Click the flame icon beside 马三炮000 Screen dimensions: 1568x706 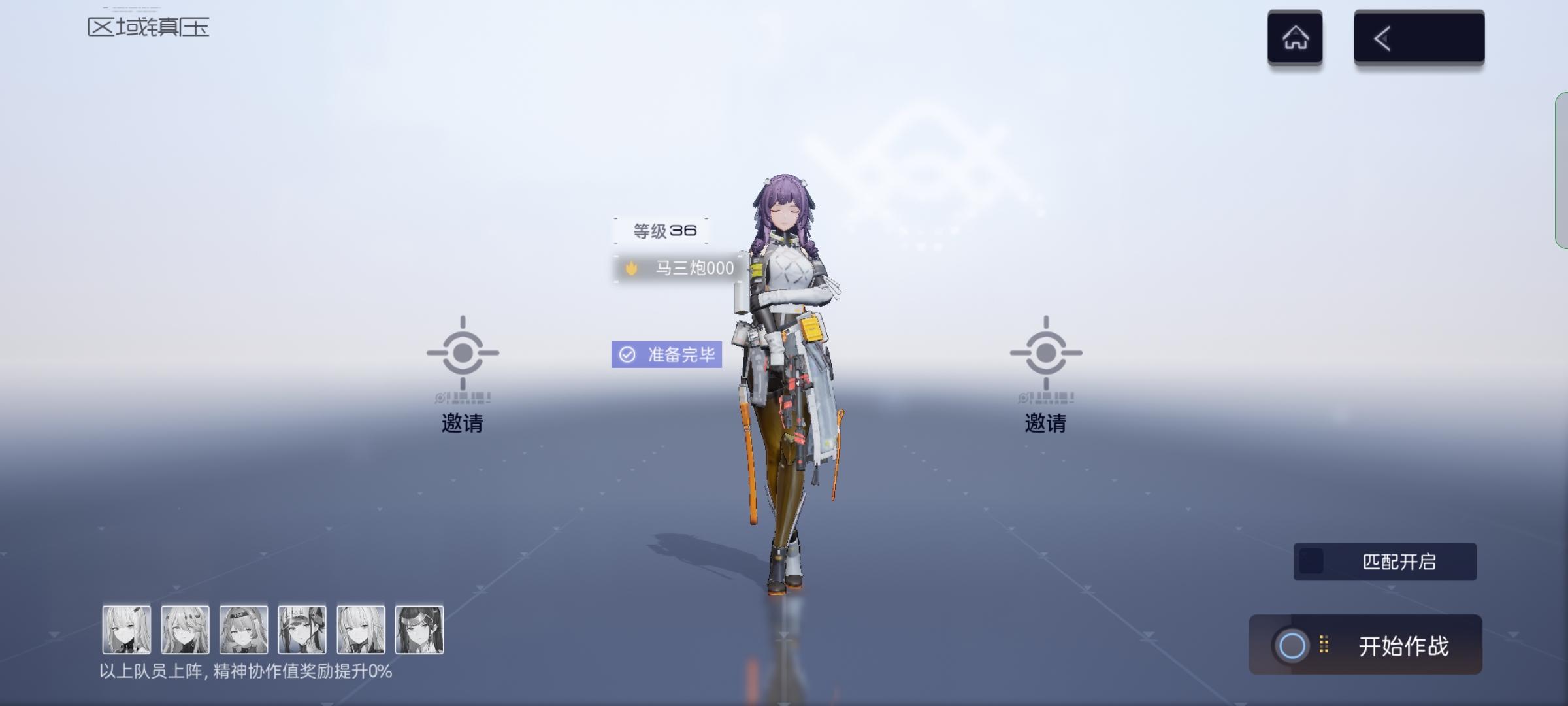631,267
